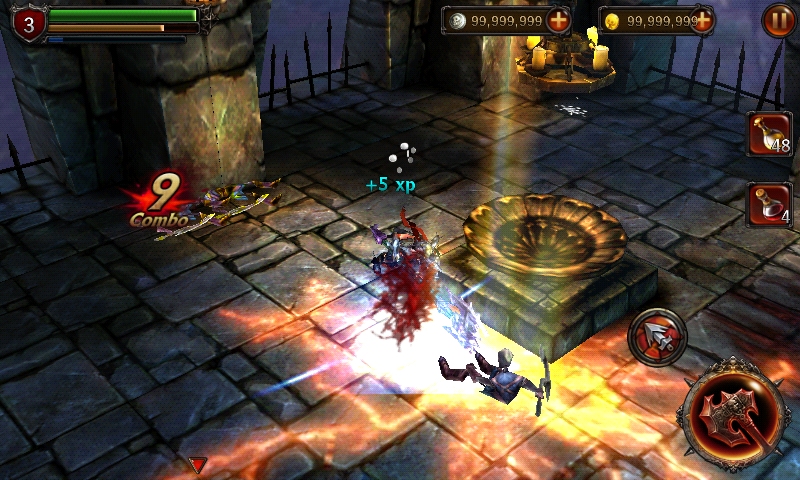
Task: Use the health potion with 48 left
Action: pos(769,134)
